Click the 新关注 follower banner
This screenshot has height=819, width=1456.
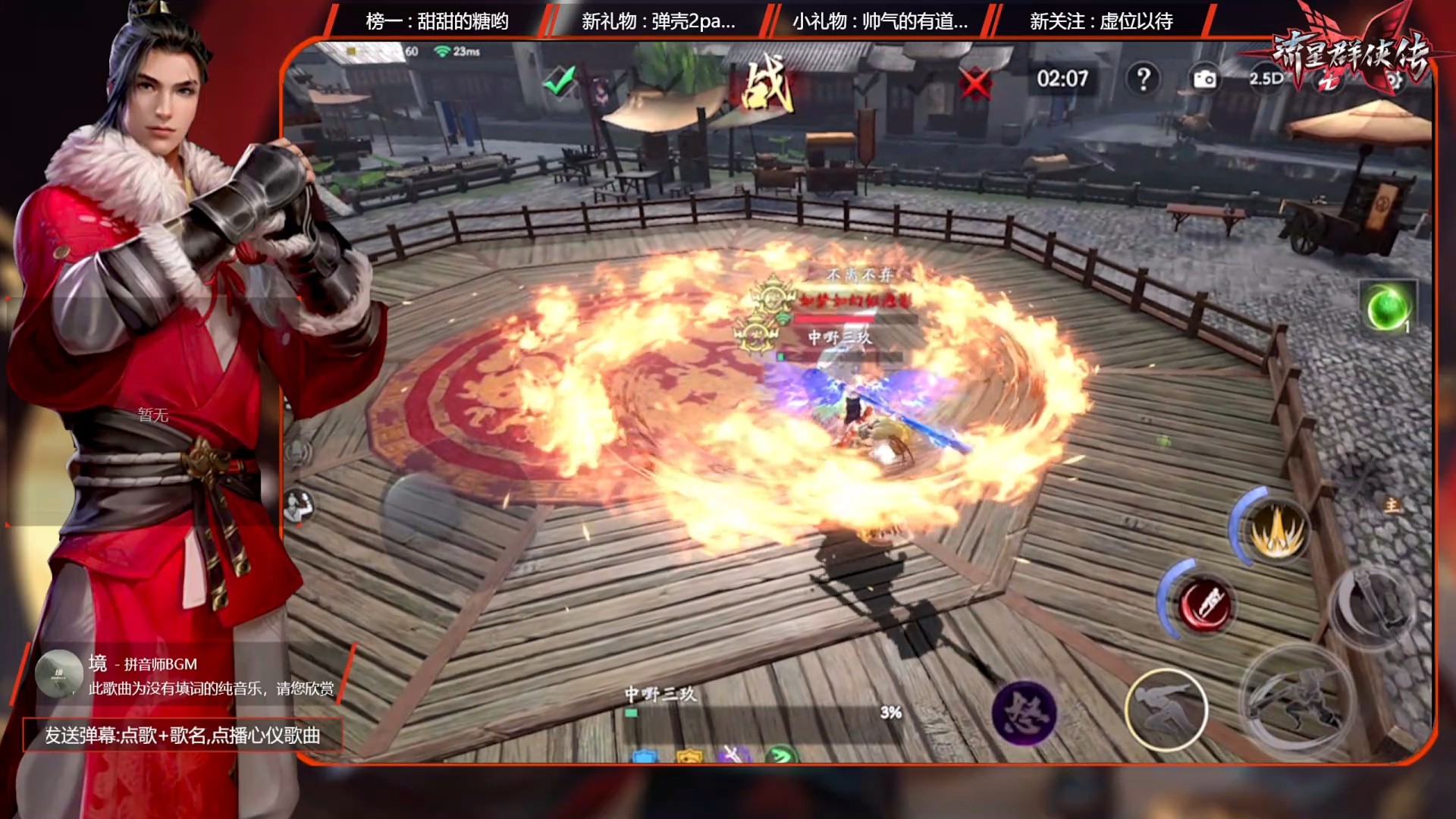point(1100,21)
